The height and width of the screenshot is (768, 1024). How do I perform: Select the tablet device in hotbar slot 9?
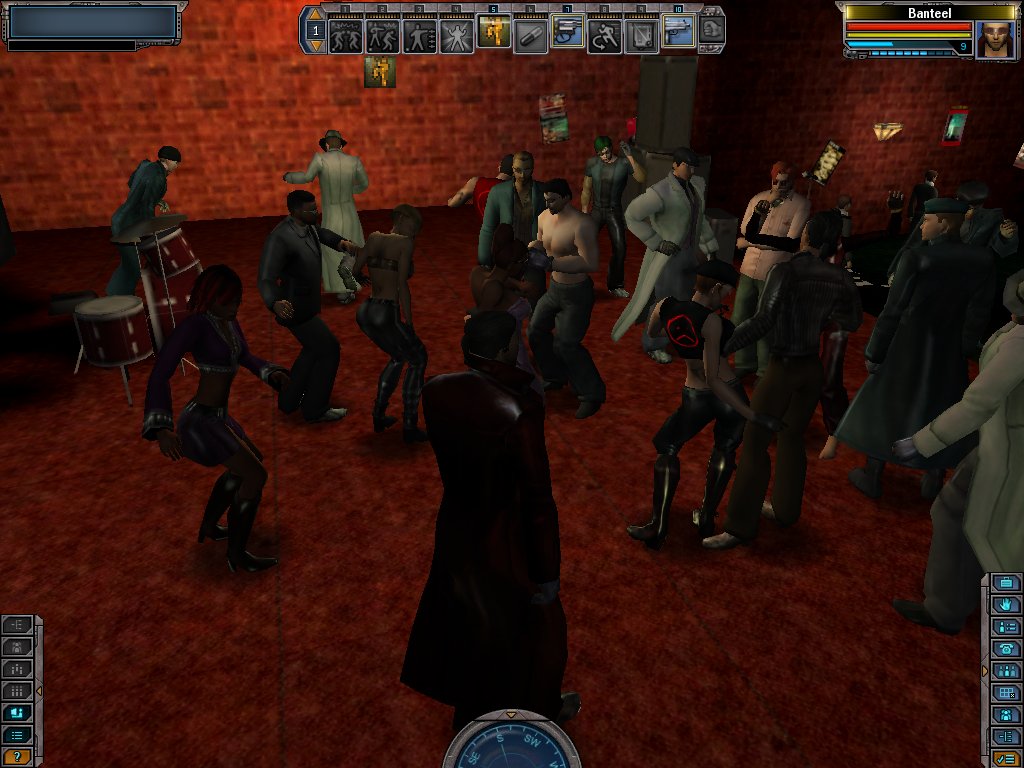[641, 35]
